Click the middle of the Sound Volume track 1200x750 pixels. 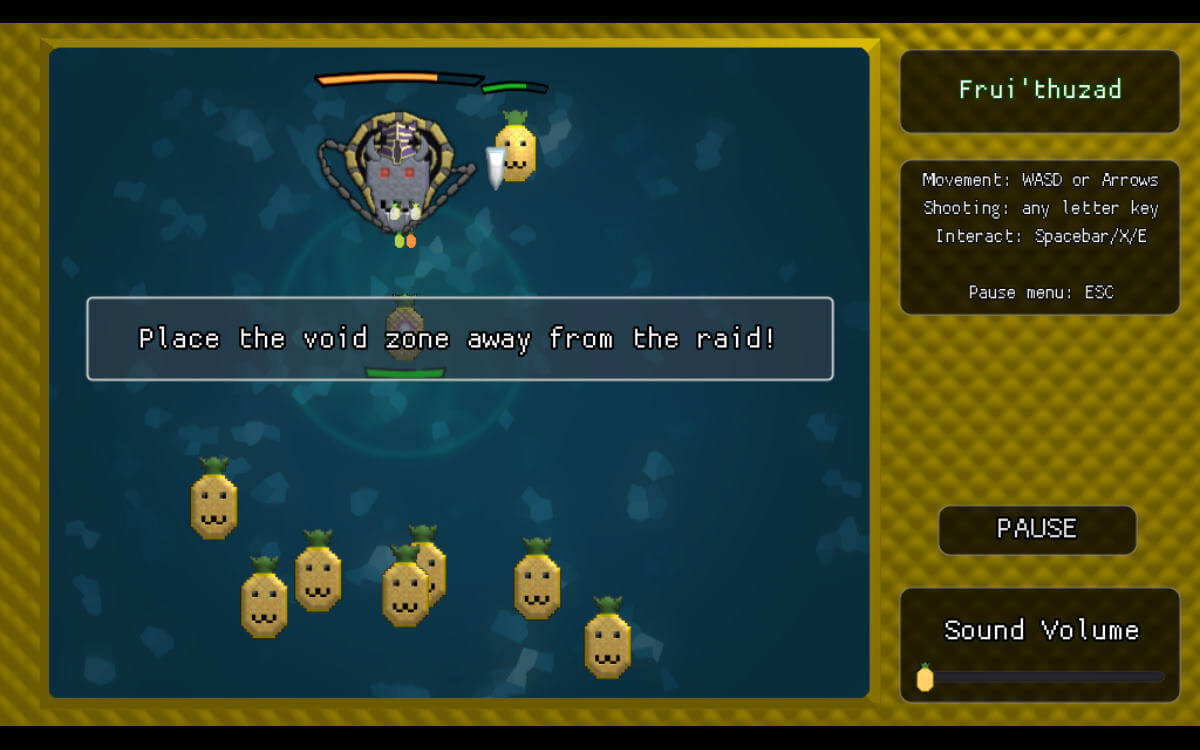[1041, 677]
